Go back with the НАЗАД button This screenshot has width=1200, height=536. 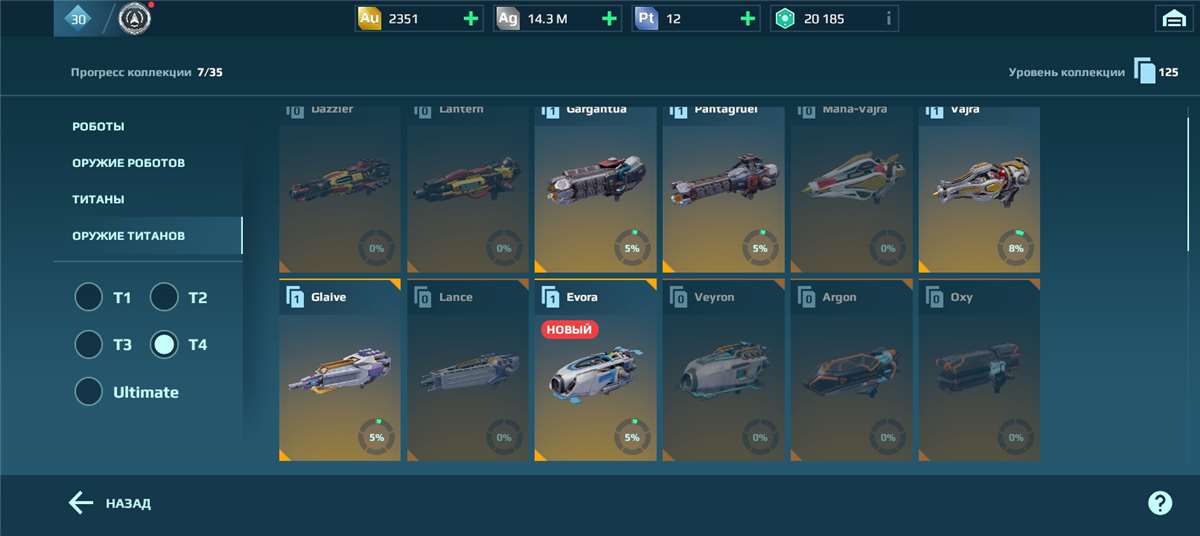point(110,503)
